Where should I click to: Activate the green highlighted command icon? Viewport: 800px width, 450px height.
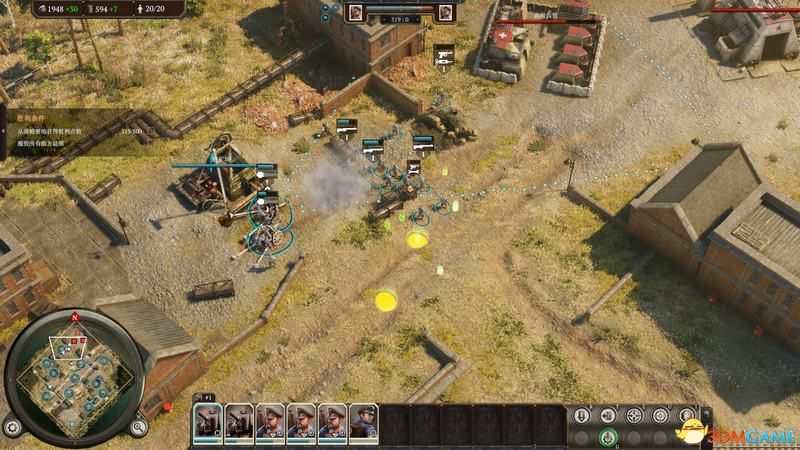pyautogui.click(x=607, y=437)
